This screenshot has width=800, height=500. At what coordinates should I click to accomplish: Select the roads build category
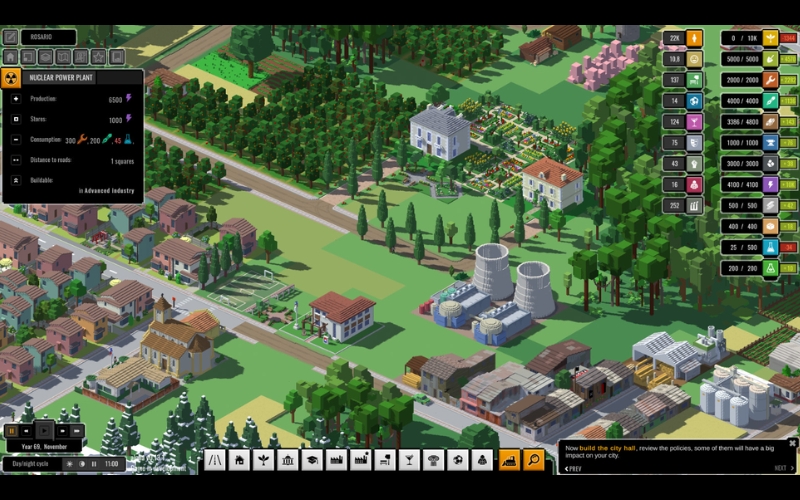pyautogui.click(x=215, y=460)
